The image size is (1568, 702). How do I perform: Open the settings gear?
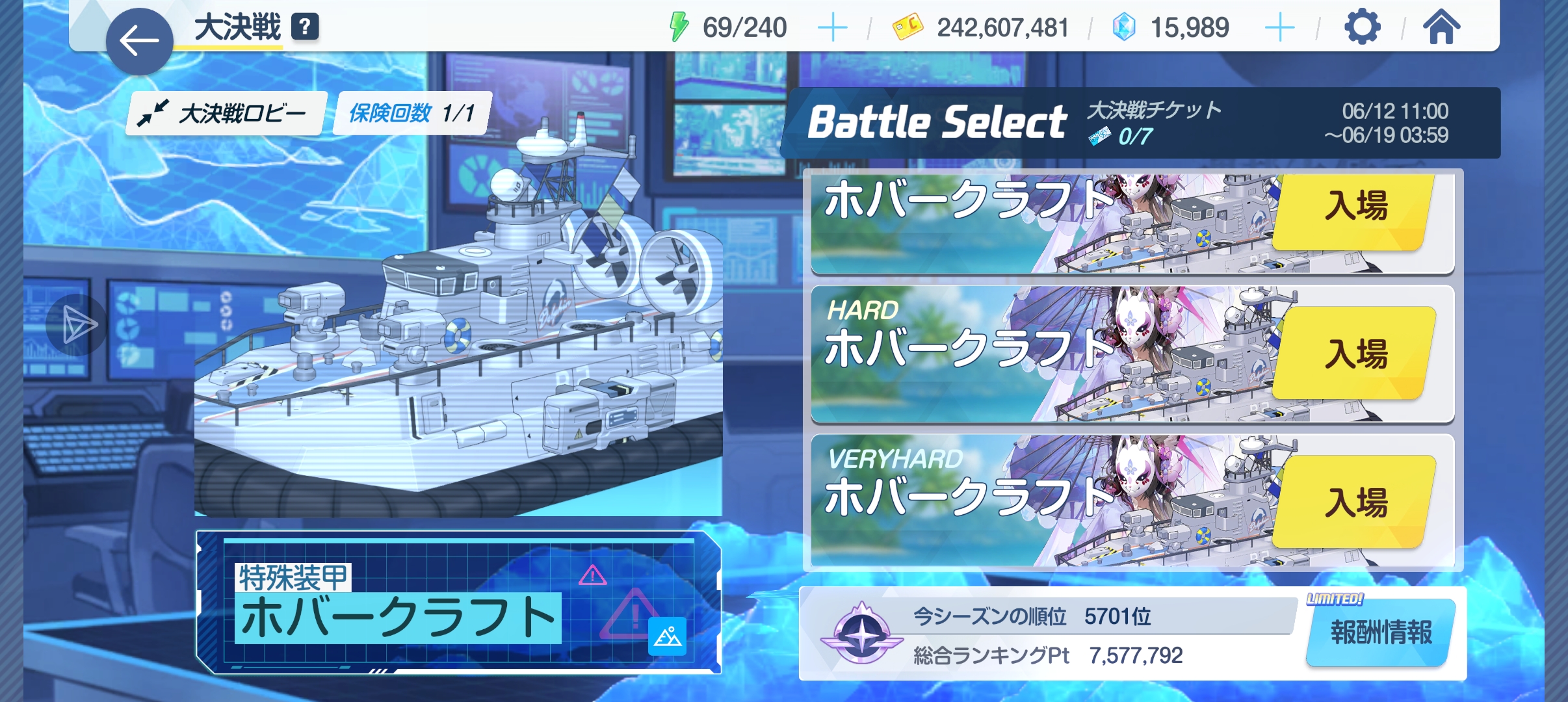pyautogui.click(x=1361, y=28)
